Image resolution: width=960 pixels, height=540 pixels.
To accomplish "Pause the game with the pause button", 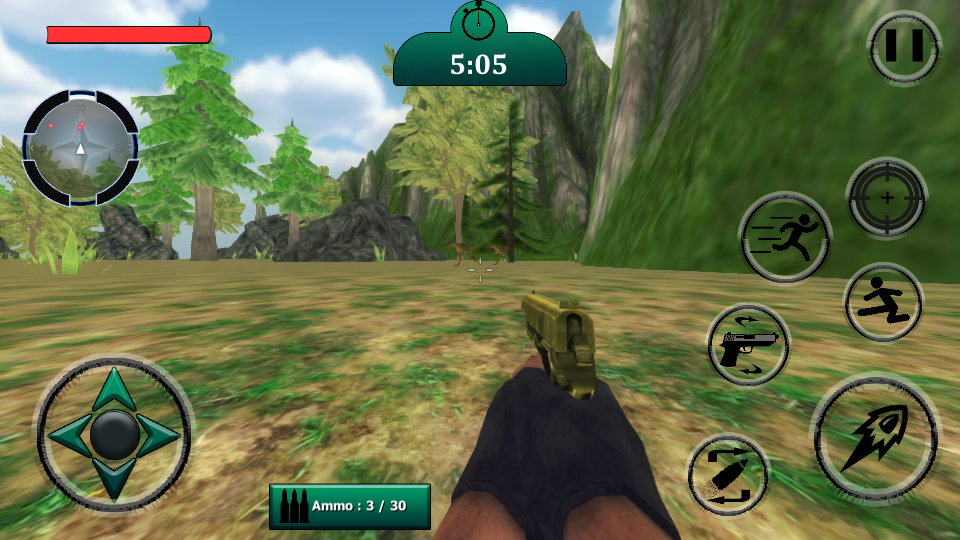I will (904, 46).
